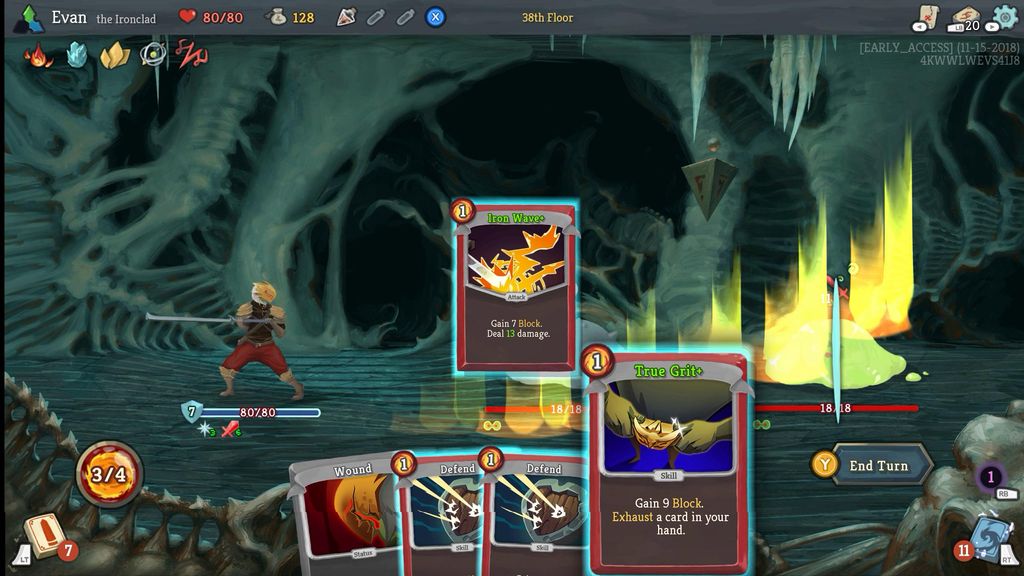Open settings with the gear icon
Screen dimensions: 1024x576
pyautogui.click(x=1004, y=17)
